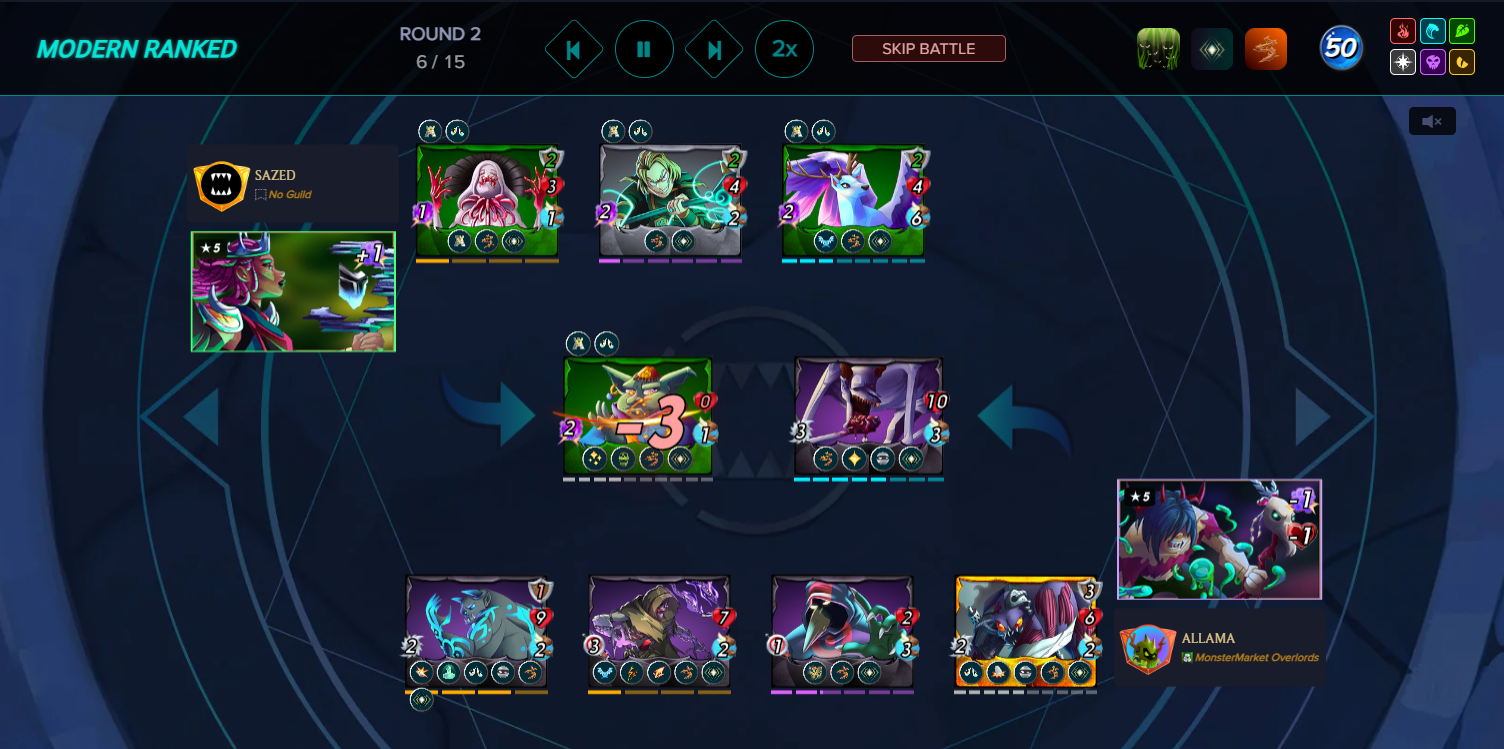The height and width of the screenshot is (749, 1504).
Task: Select the earth splinter icon
Action: [1462, 30]
